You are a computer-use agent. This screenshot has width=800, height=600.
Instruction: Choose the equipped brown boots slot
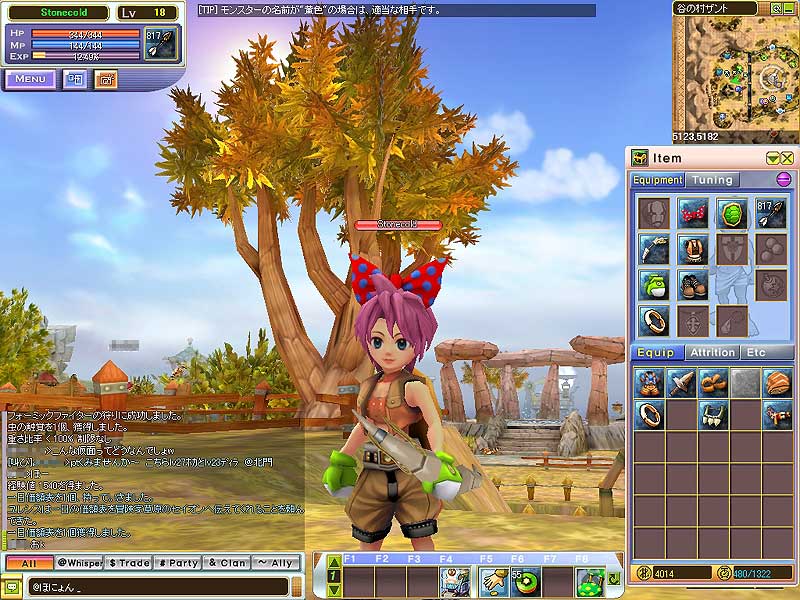pyautogui.click(x=692, y=284)
